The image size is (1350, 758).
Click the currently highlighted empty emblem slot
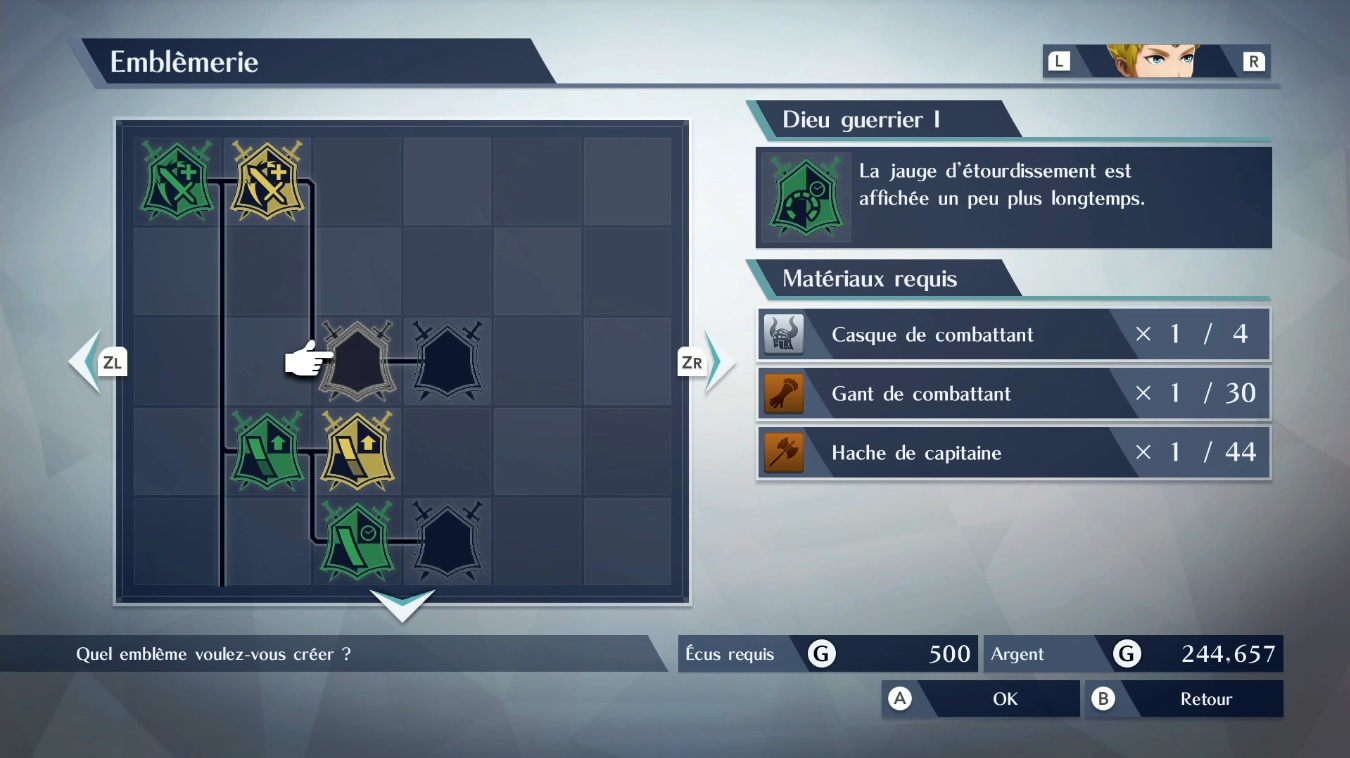[x=357, y=361]
